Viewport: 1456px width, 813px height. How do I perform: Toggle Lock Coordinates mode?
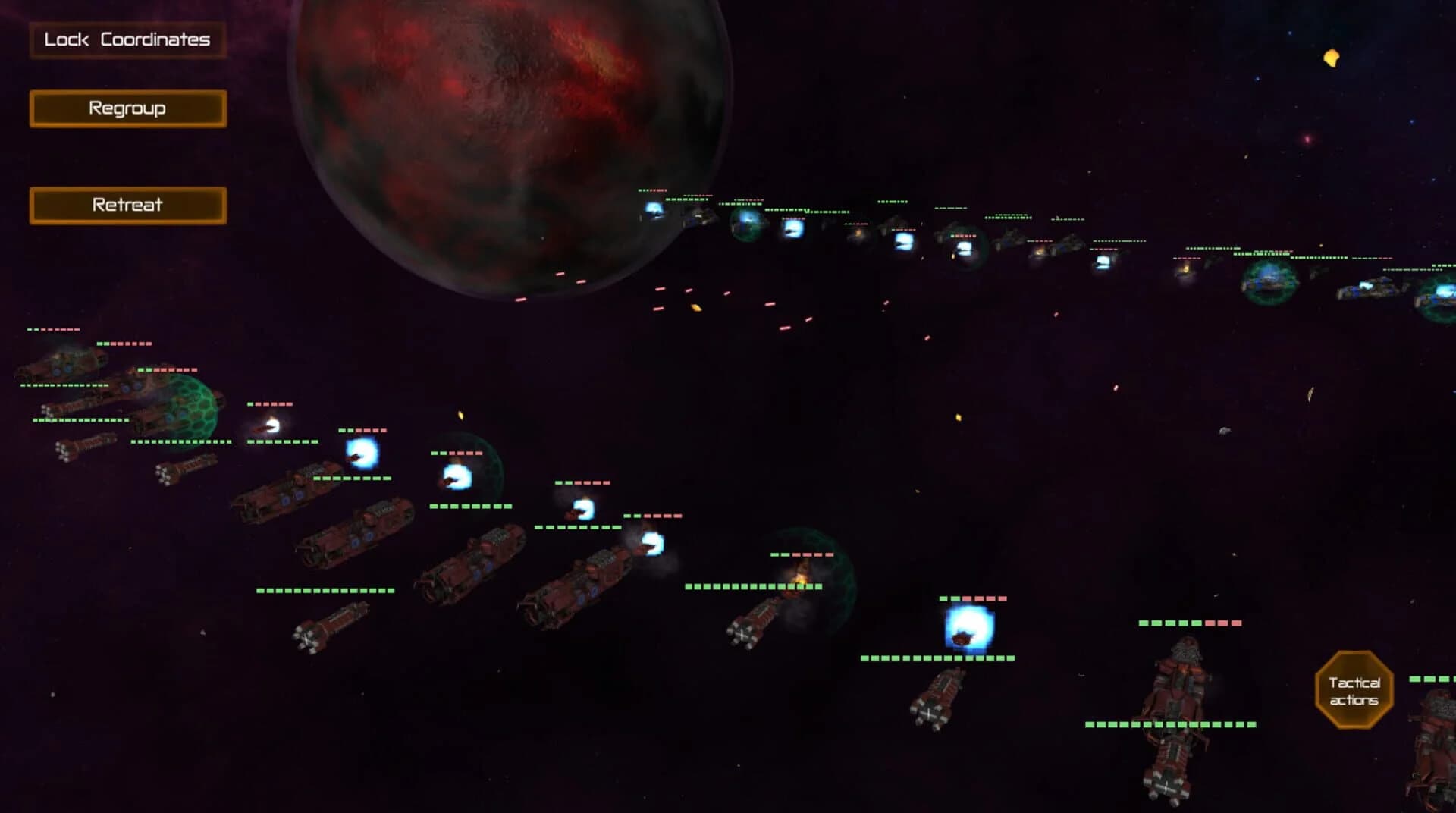[127, 39]
